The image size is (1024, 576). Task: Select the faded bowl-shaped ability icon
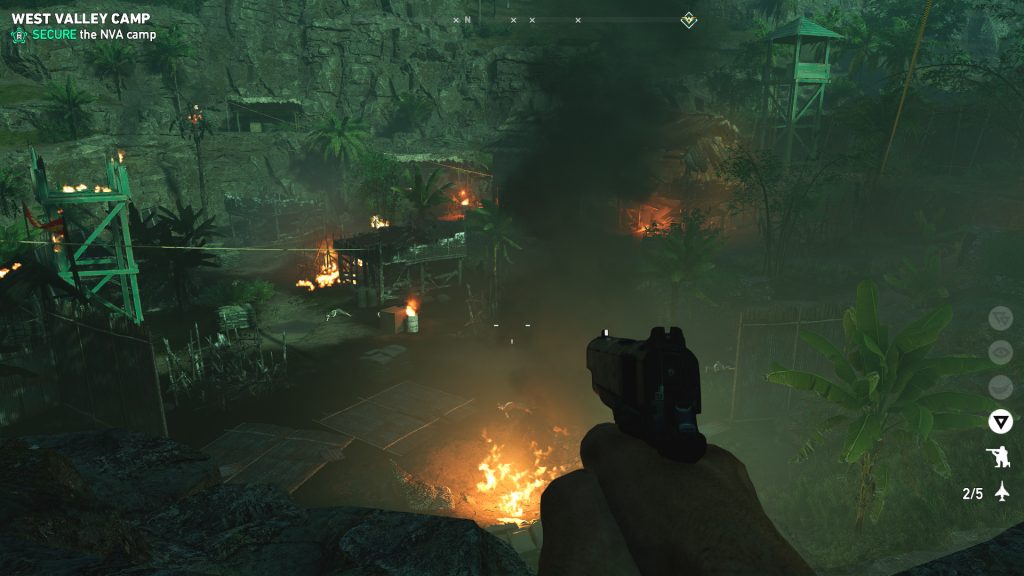1000,387
